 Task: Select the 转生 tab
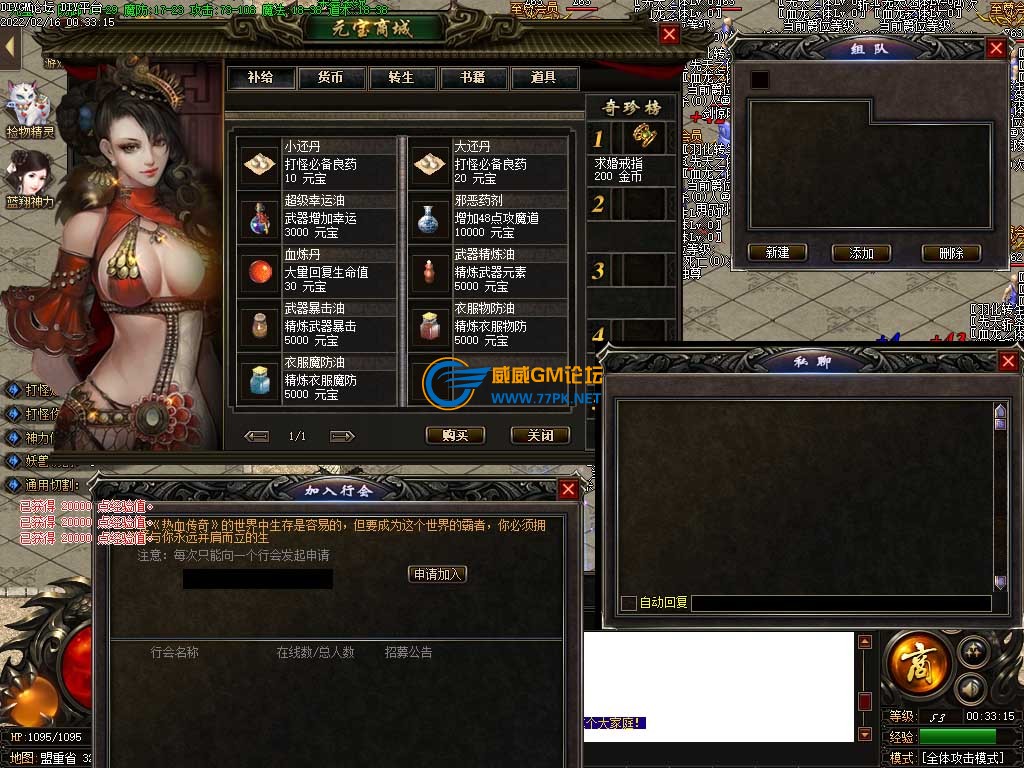pos(402,78)
